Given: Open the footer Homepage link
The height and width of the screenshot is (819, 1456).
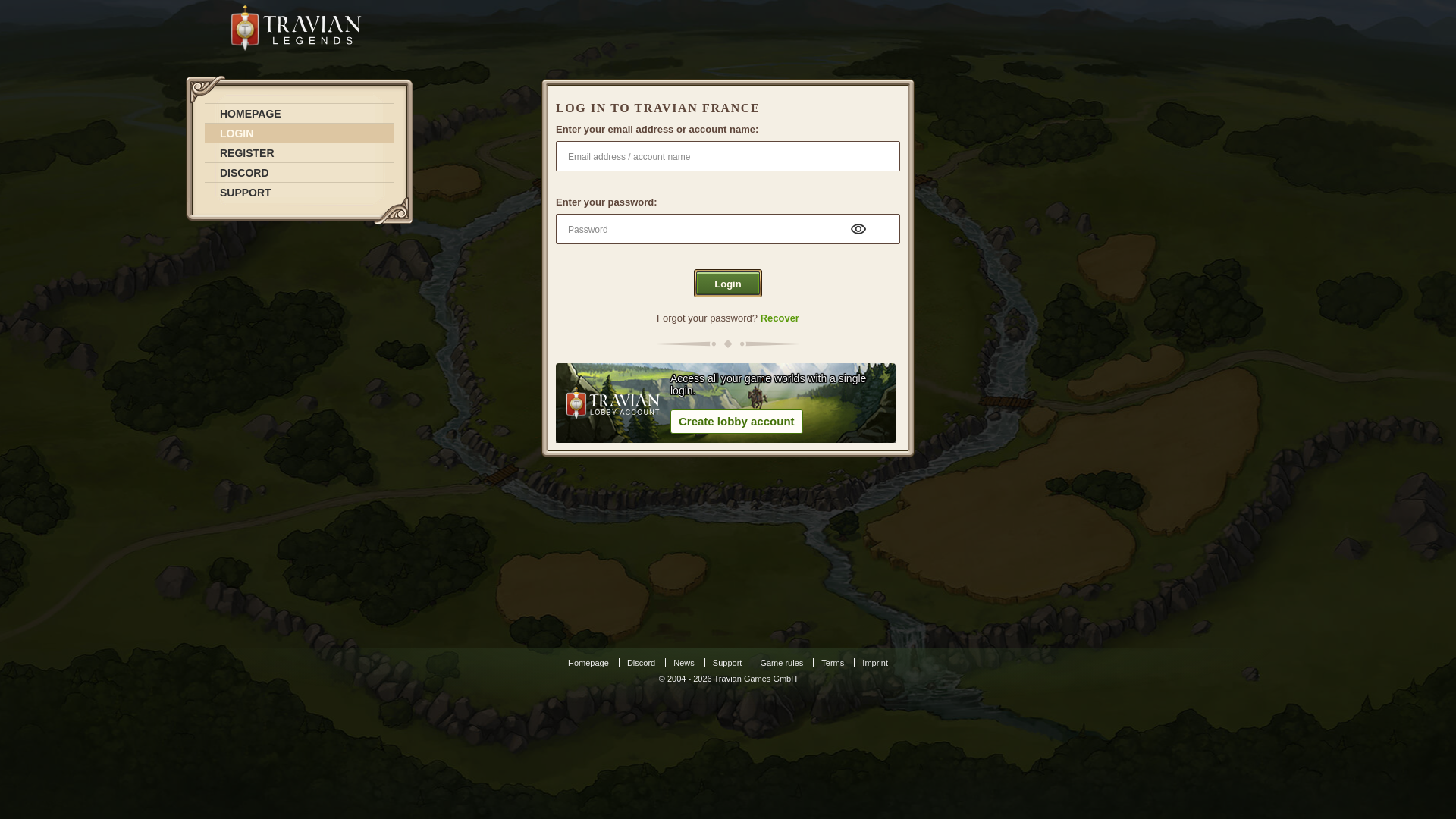Looking at the screenshot, I should 588,663.
